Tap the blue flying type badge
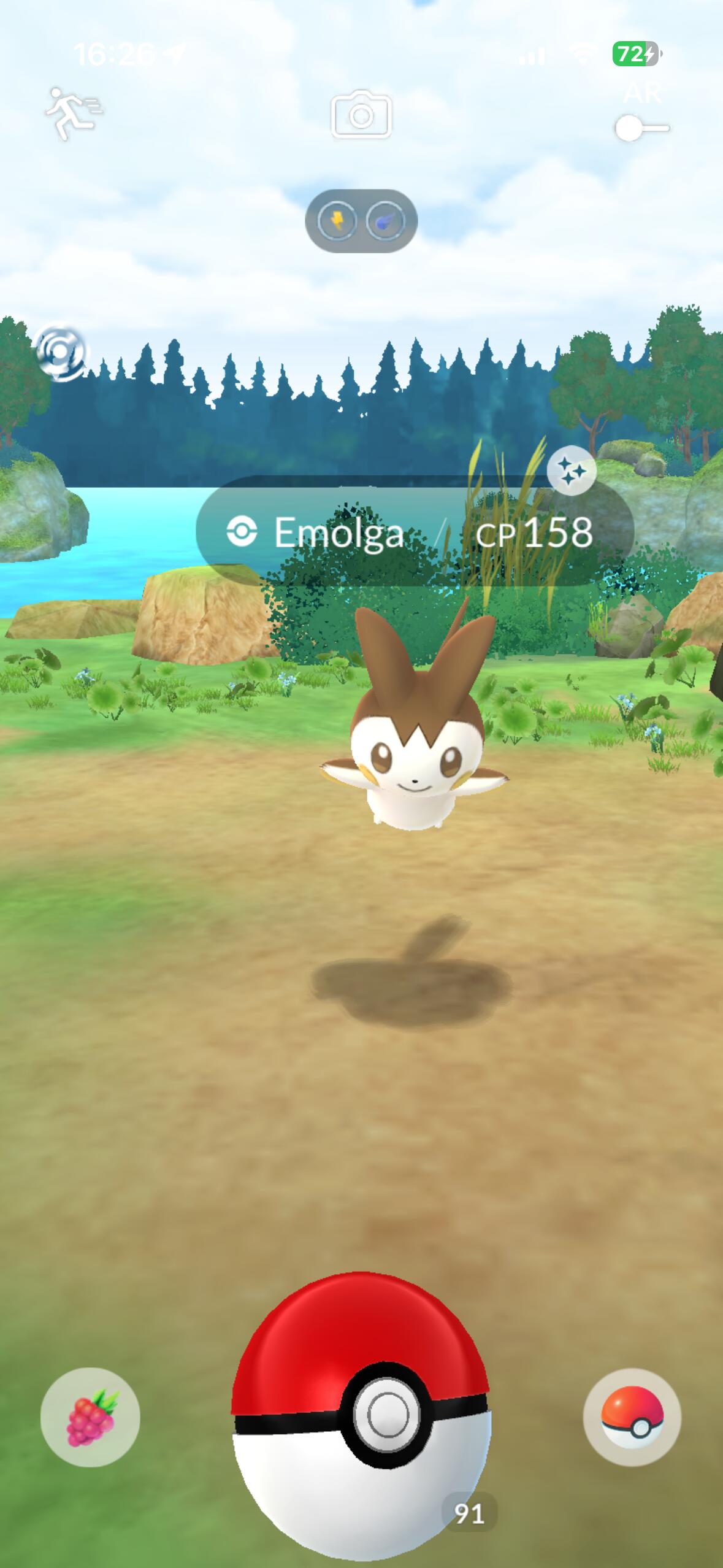The image size is (723, 1568). (386, 221)
